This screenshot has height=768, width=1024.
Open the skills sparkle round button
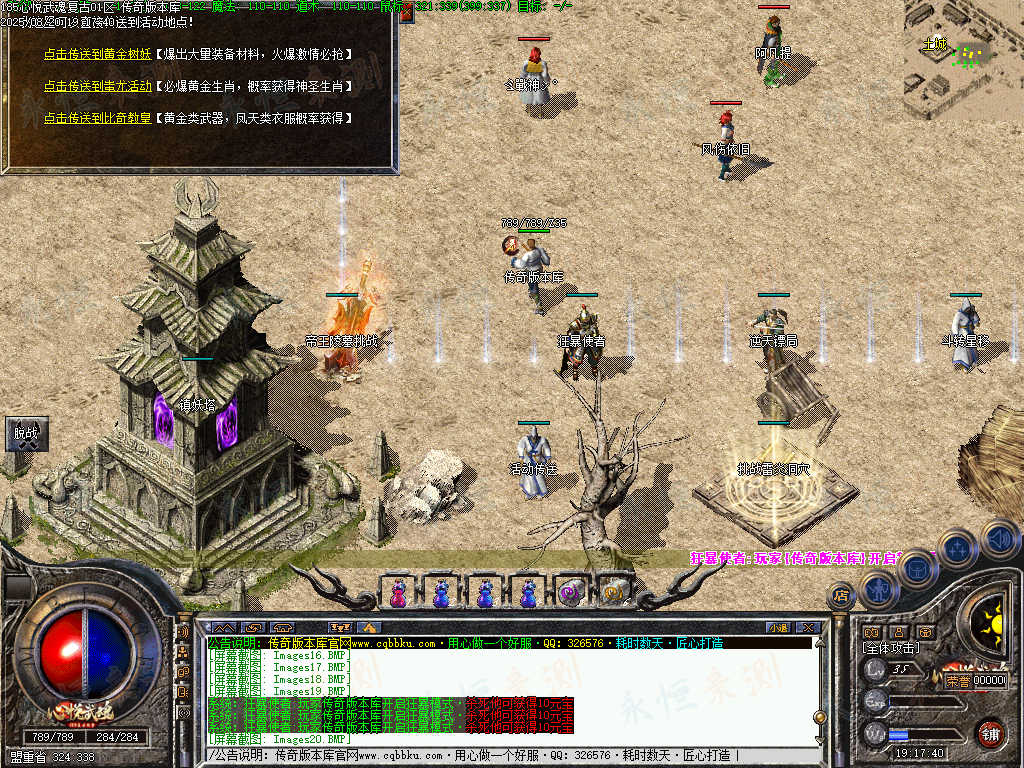coord(957,548)
